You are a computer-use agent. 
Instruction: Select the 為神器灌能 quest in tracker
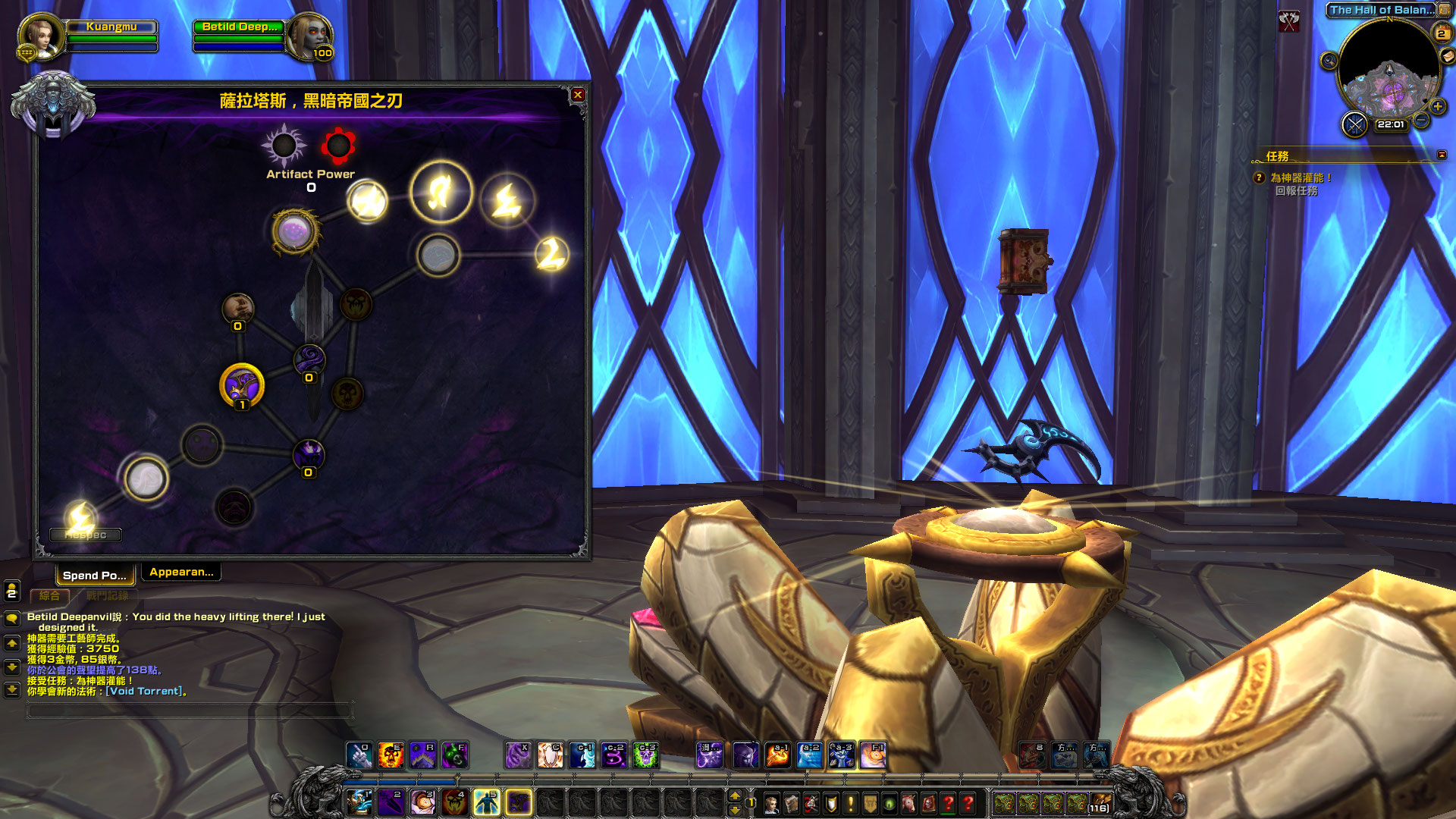pyautogui.click(x=1301, y=177)
